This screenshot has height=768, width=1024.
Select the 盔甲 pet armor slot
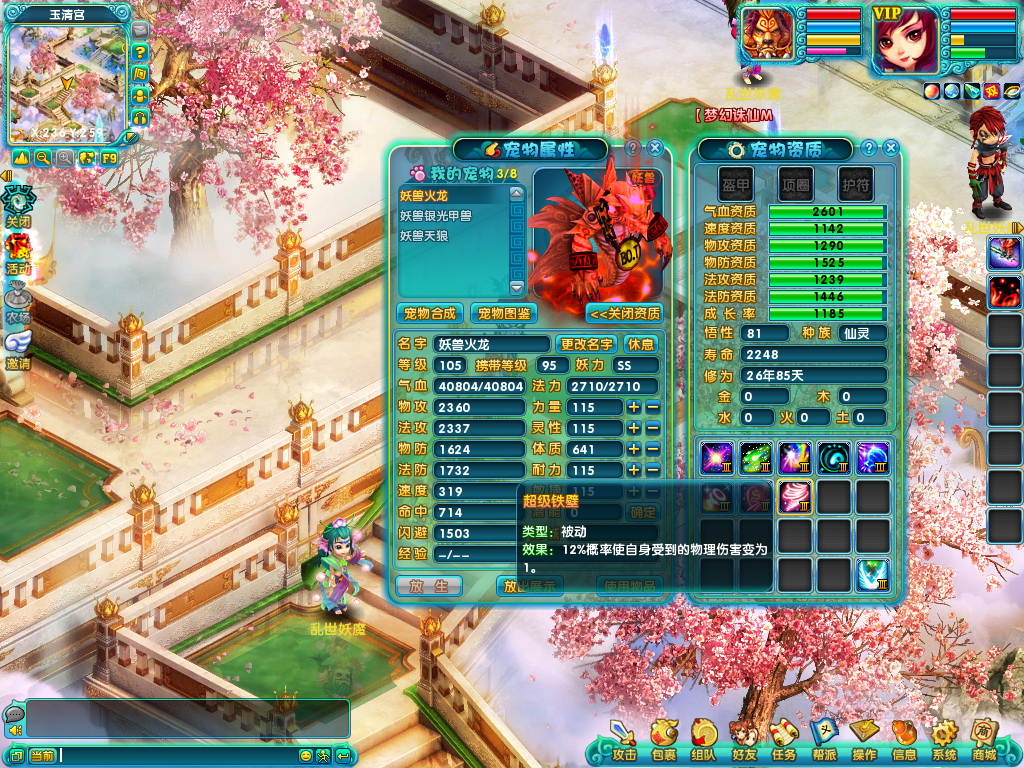pyautogui.click(x=736, y=184)
